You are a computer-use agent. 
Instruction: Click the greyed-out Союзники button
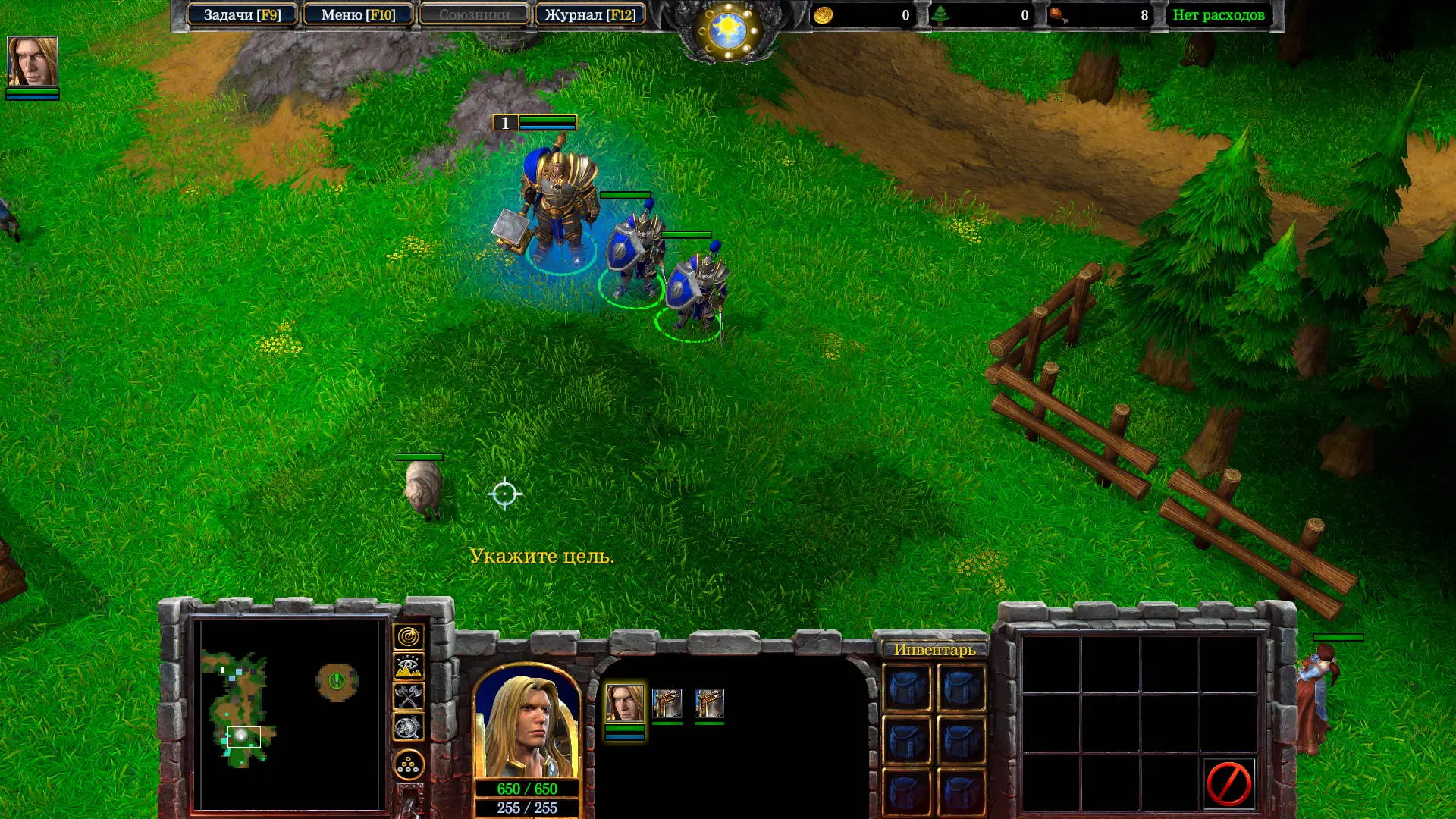click(x=474, y=14)
